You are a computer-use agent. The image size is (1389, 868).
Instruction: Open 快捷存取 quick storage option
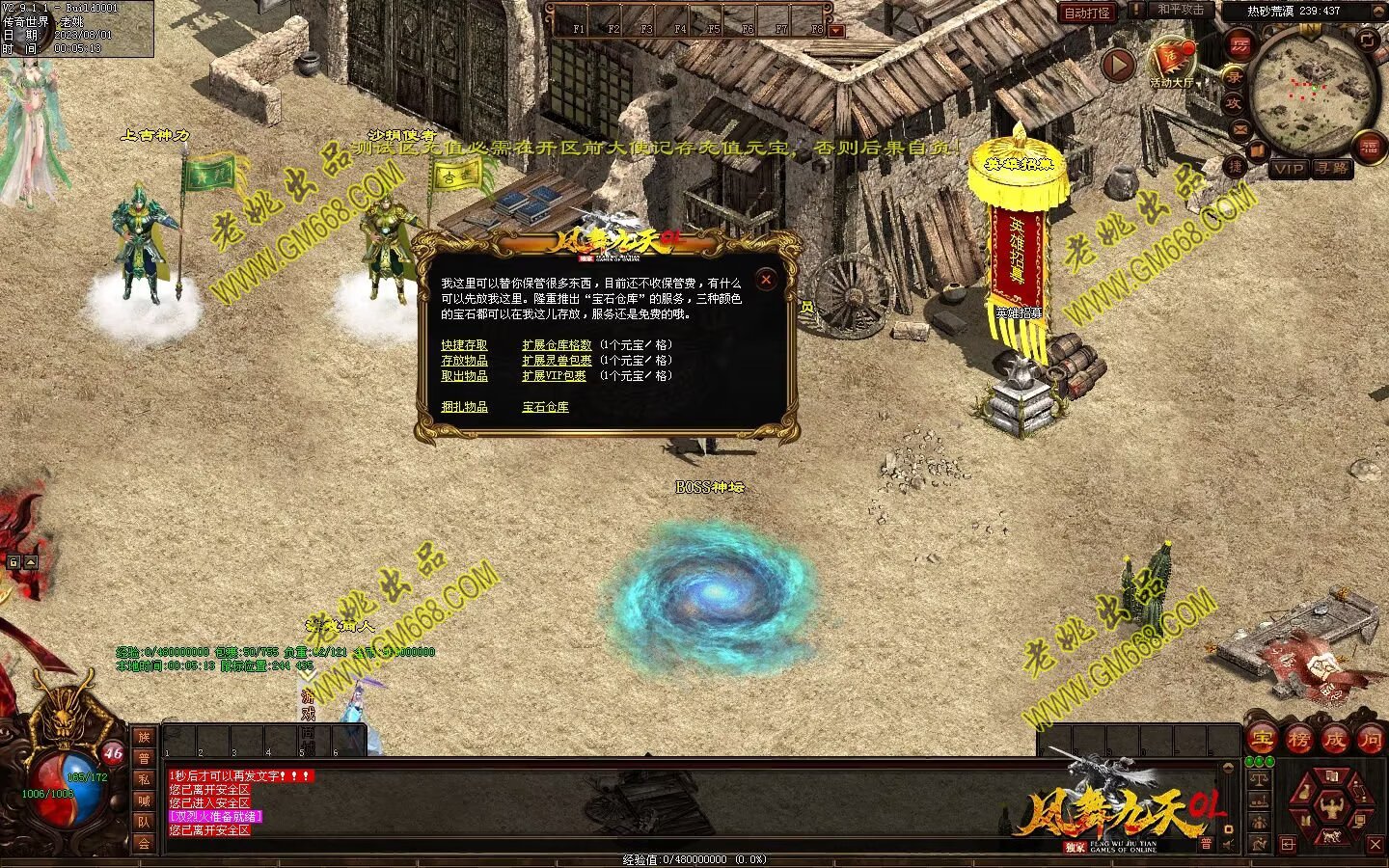[464, 345]
